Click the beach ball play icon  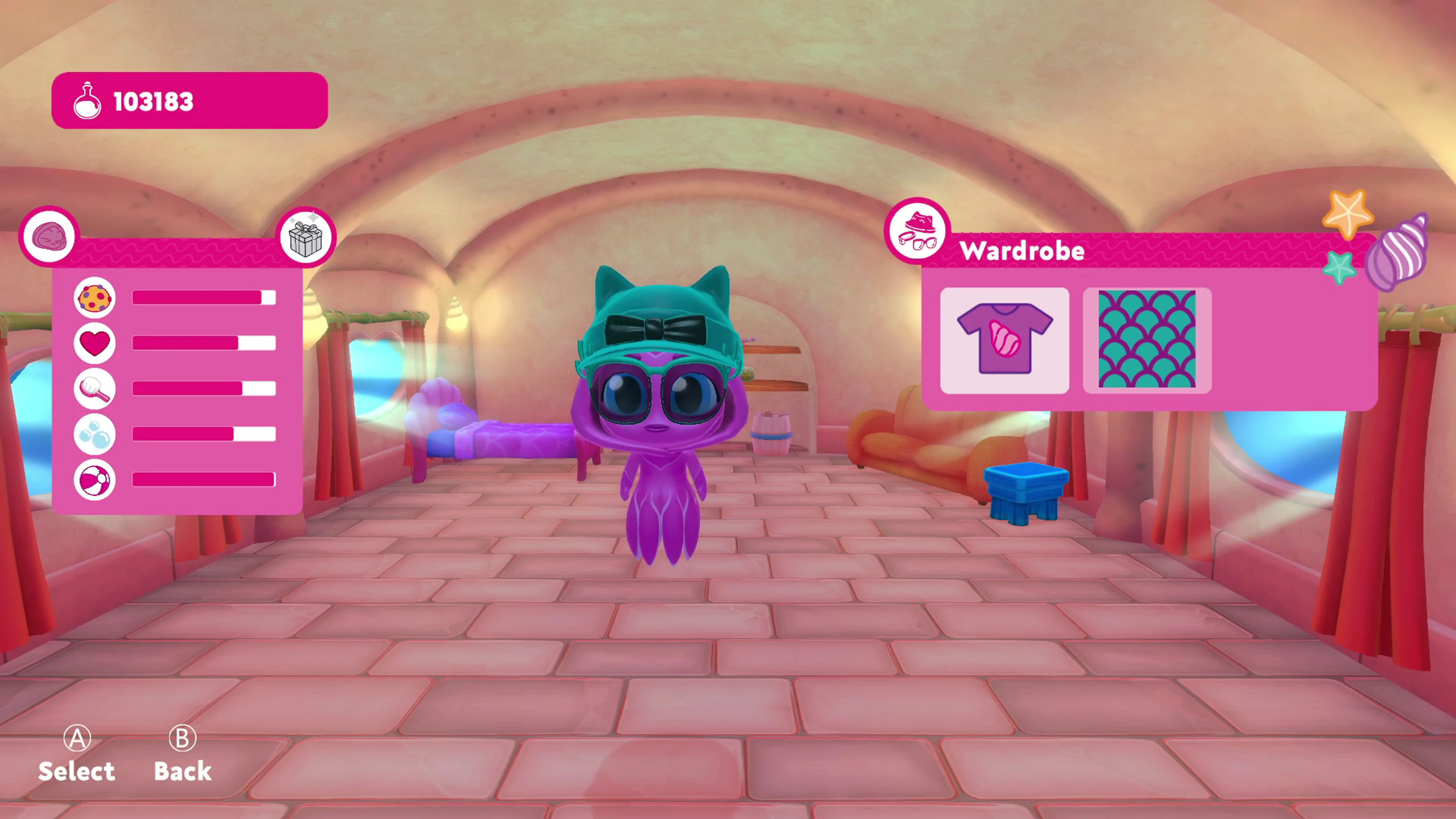point(94,479)
